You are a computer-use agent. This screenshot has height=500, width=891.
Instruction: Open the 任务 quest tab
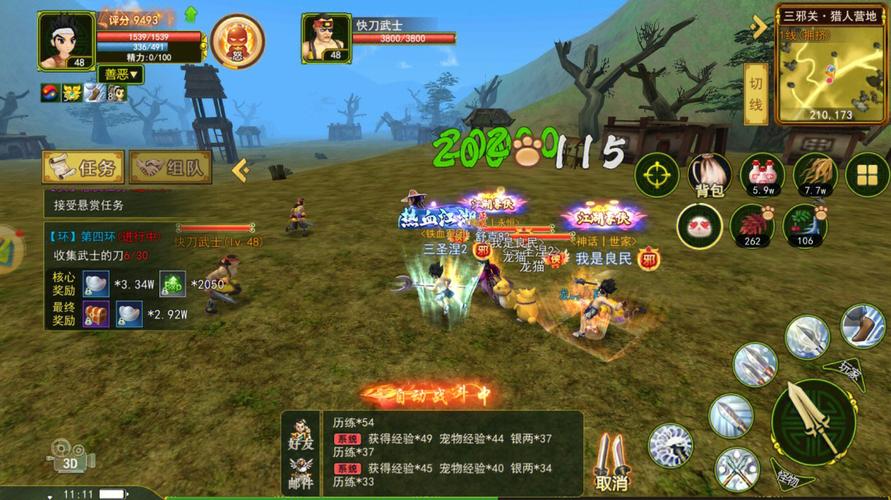(83, 168)
